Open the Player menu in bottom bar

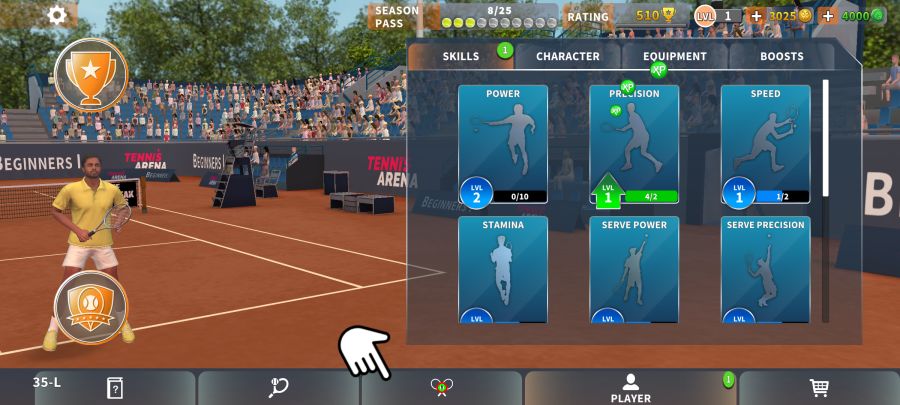(630, 388)
